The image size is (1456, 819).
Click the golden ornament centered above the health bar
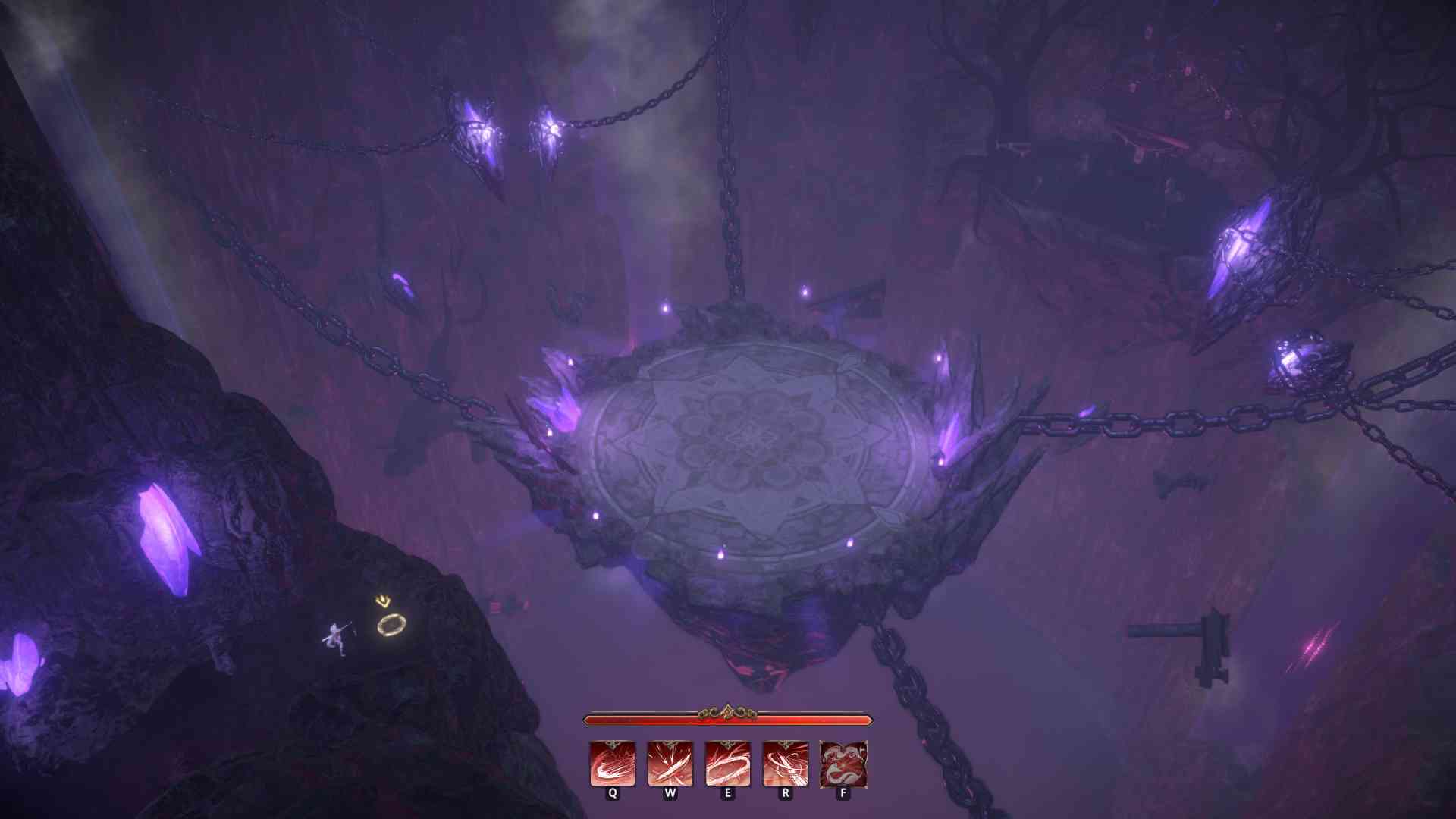(x=726, y=711)
